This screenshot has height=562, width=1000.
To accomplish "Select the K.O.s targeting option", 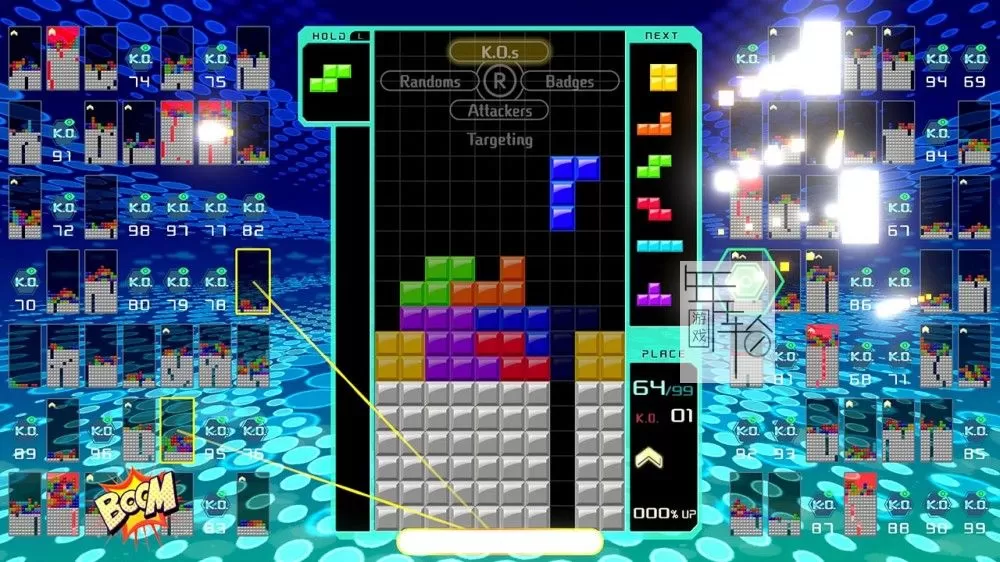I will point(499,51).
